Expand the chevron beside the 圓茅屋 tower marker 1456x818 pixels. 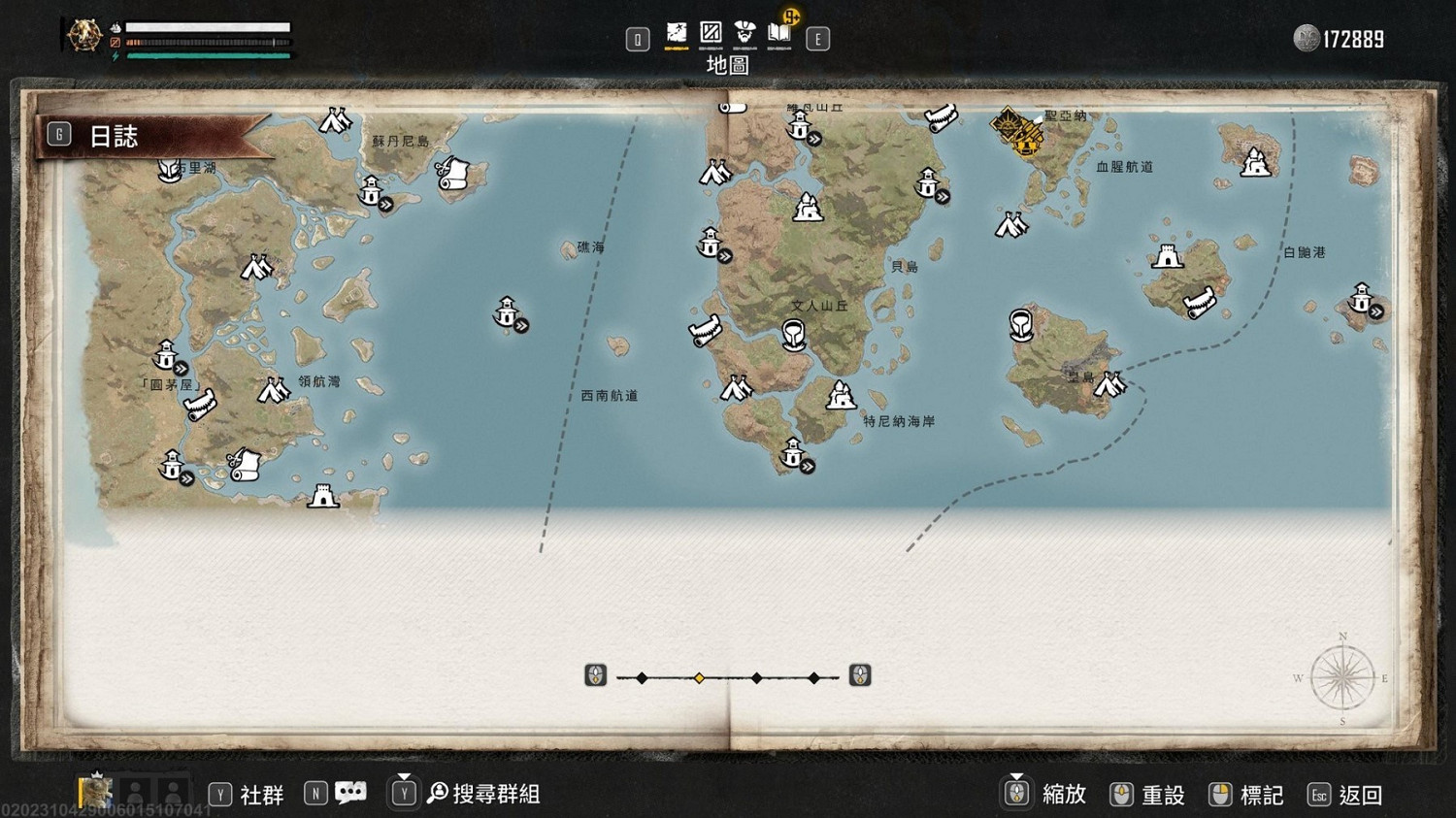[x=181, y=366]
